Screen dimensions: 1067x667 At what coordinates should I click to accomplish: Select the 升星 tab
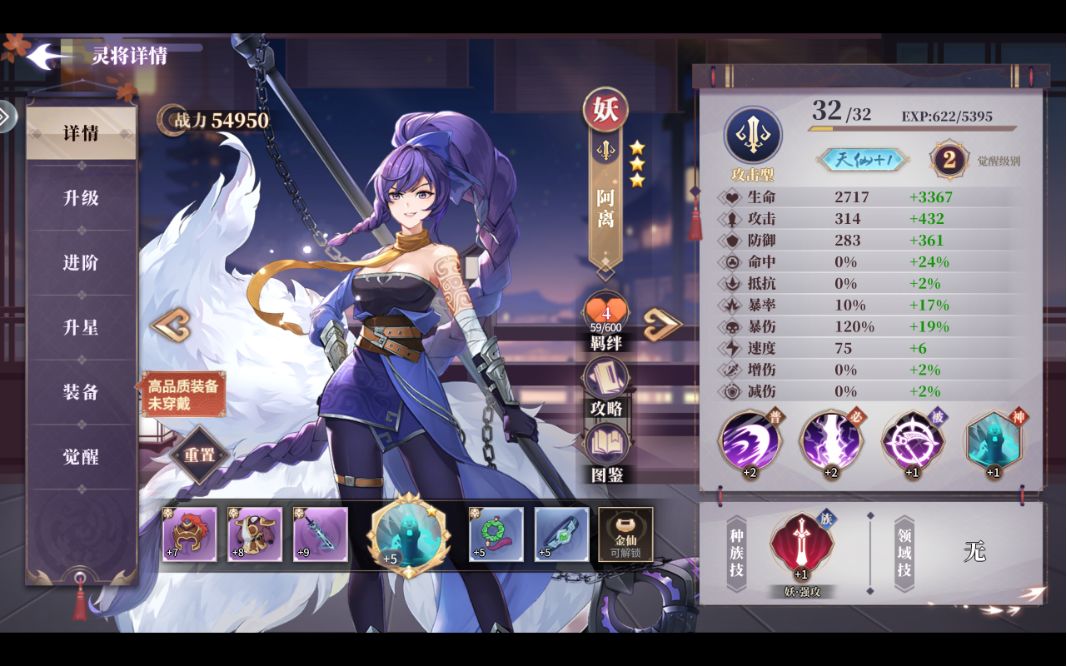(x=81, y=328)
